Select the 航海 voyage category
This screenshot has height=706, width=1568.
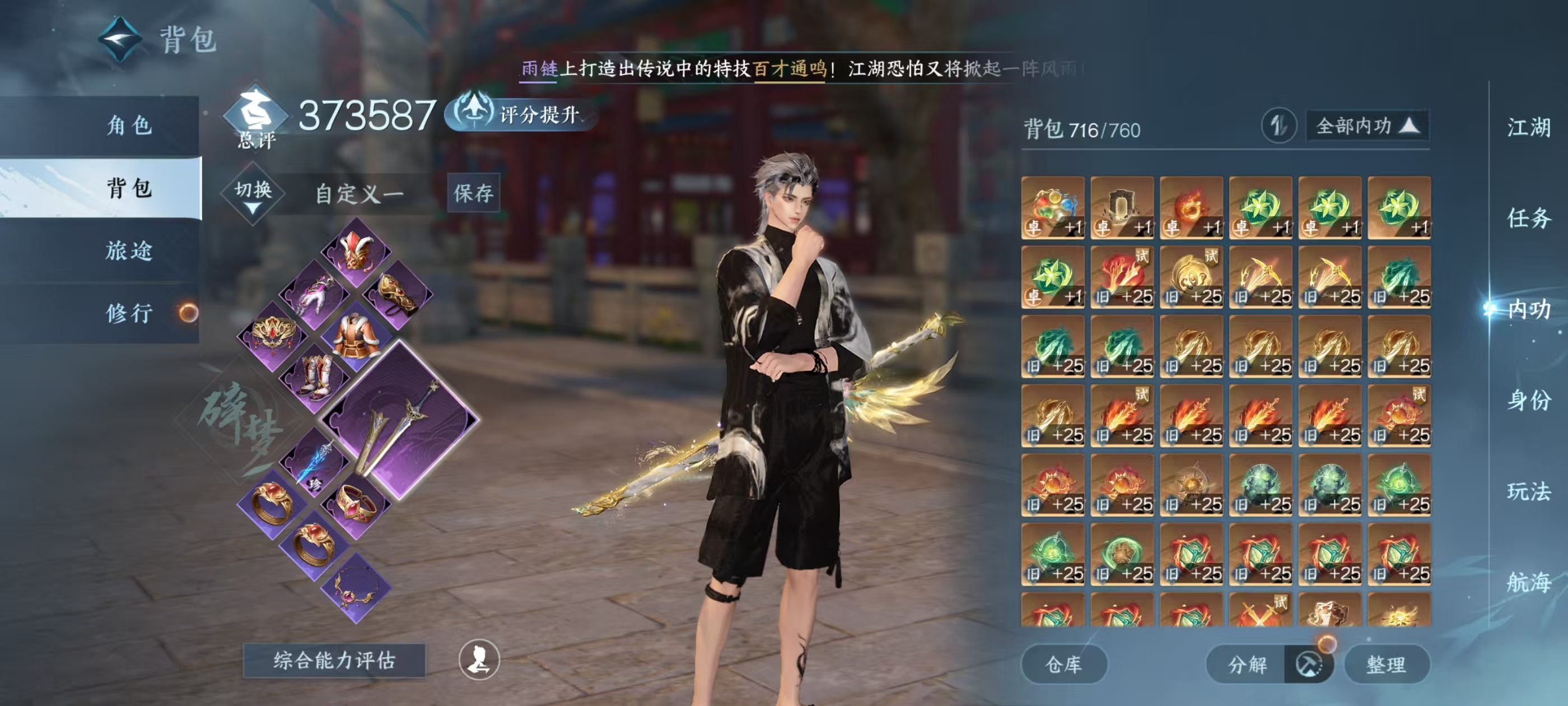click(1528, 582)
